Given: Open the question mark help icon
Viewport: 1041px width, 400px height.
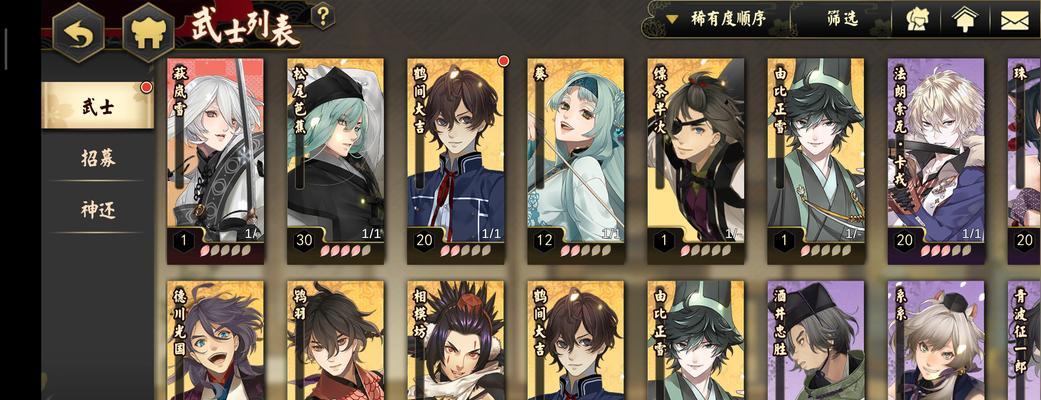Looking at the screenshot, I should click(x=323, y=16).
